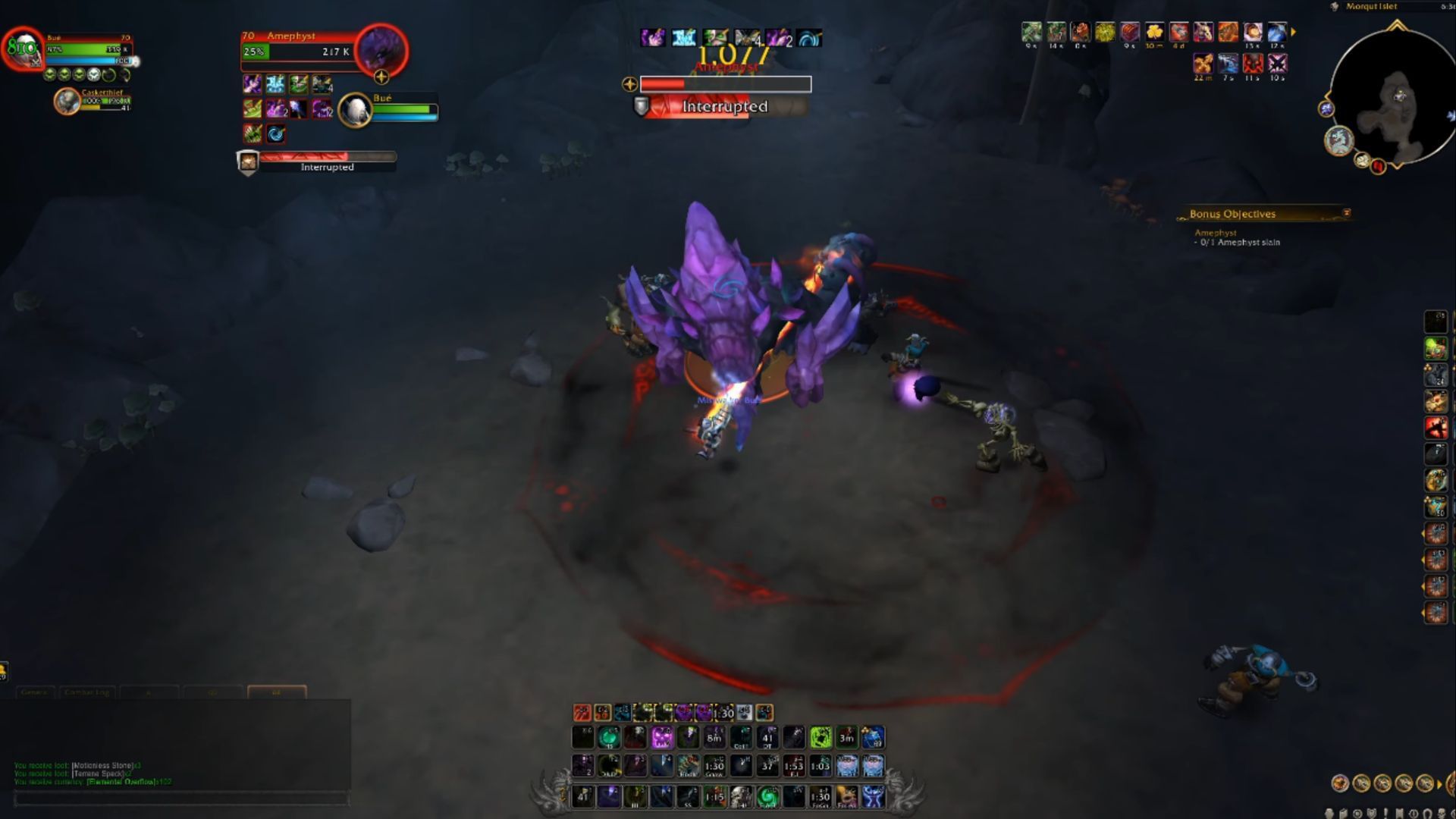The image size is (1456, 819).
Task: Click the glowing green ability icon on the action bar
Action: [x=818, y=738]
